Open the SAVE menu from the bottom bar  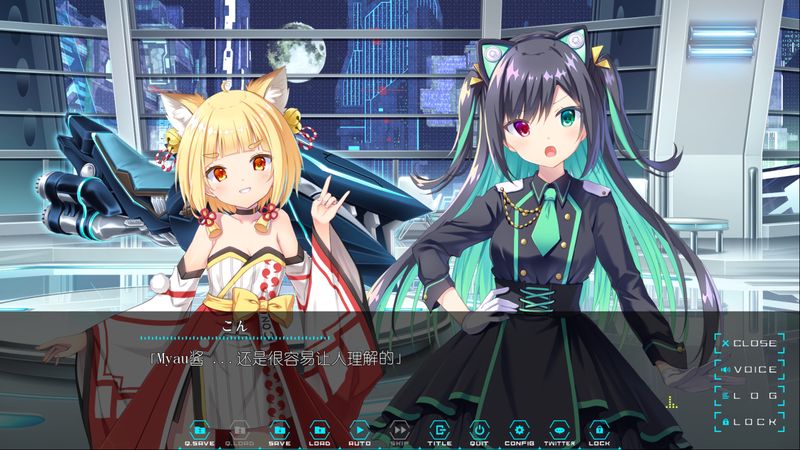280,430
